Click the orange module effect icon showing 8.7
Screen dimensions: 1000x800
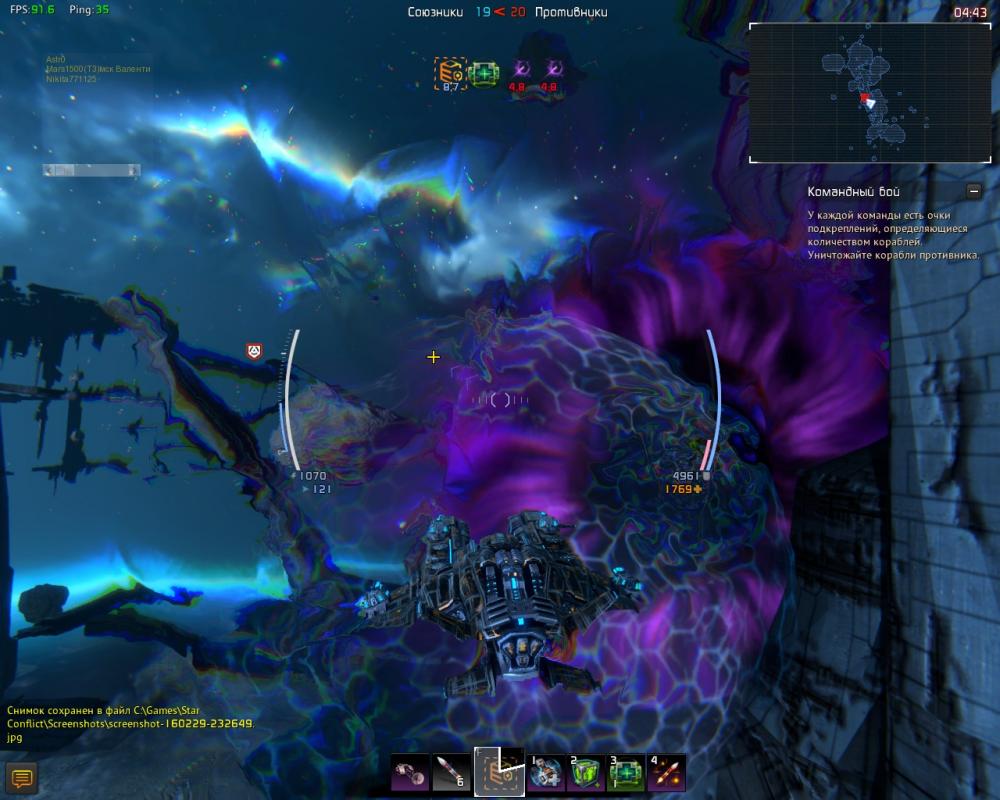[x=450, y=71]
